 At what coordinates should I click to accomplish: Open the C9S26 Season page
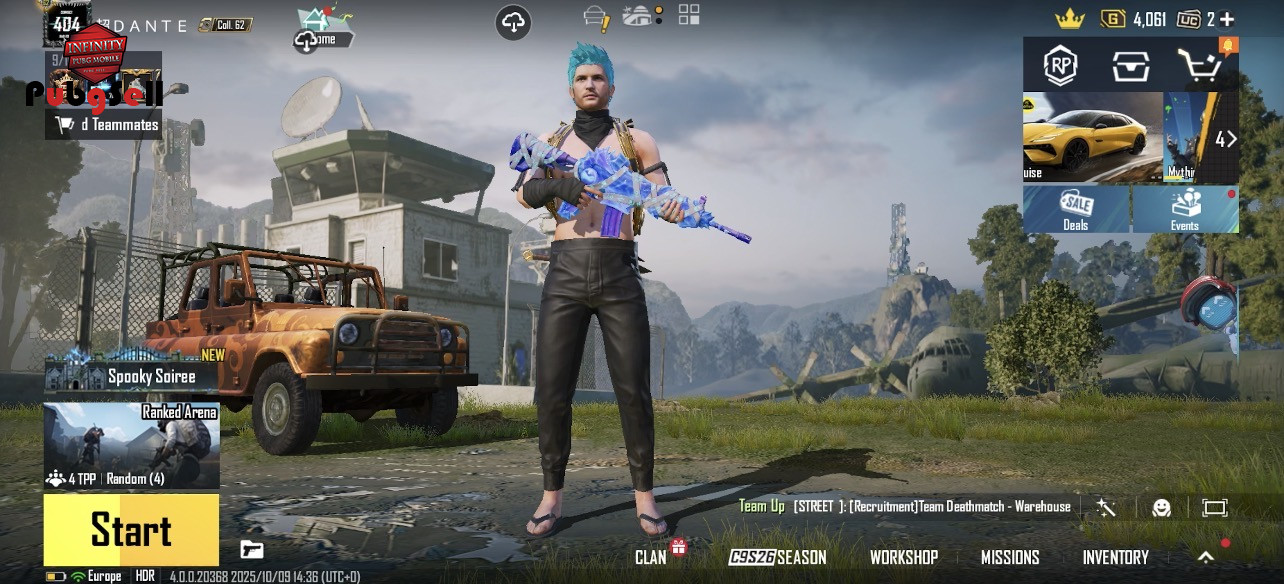pos(778,557)
